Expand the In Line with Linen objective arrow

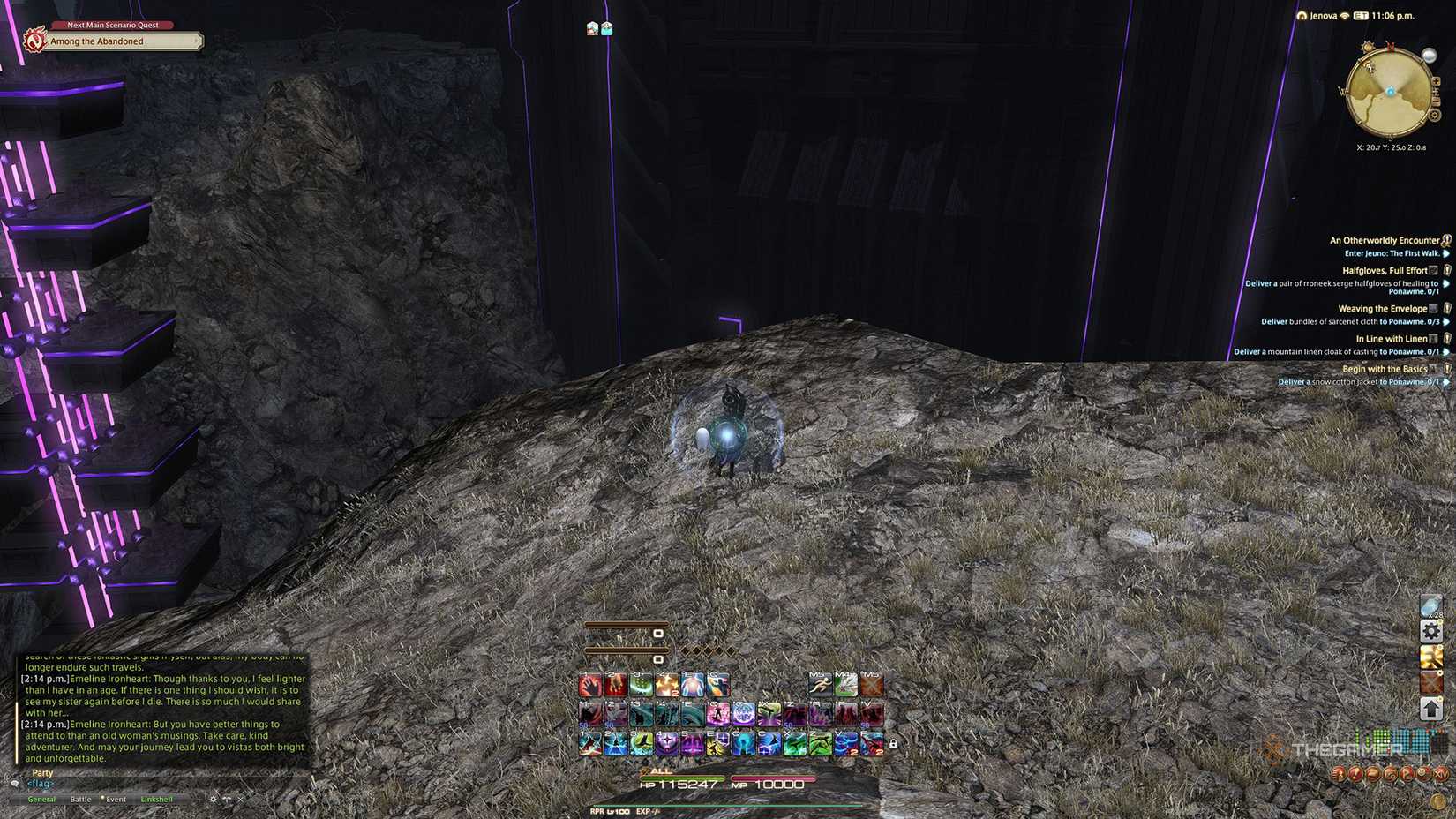click(x=1445, y=351)
